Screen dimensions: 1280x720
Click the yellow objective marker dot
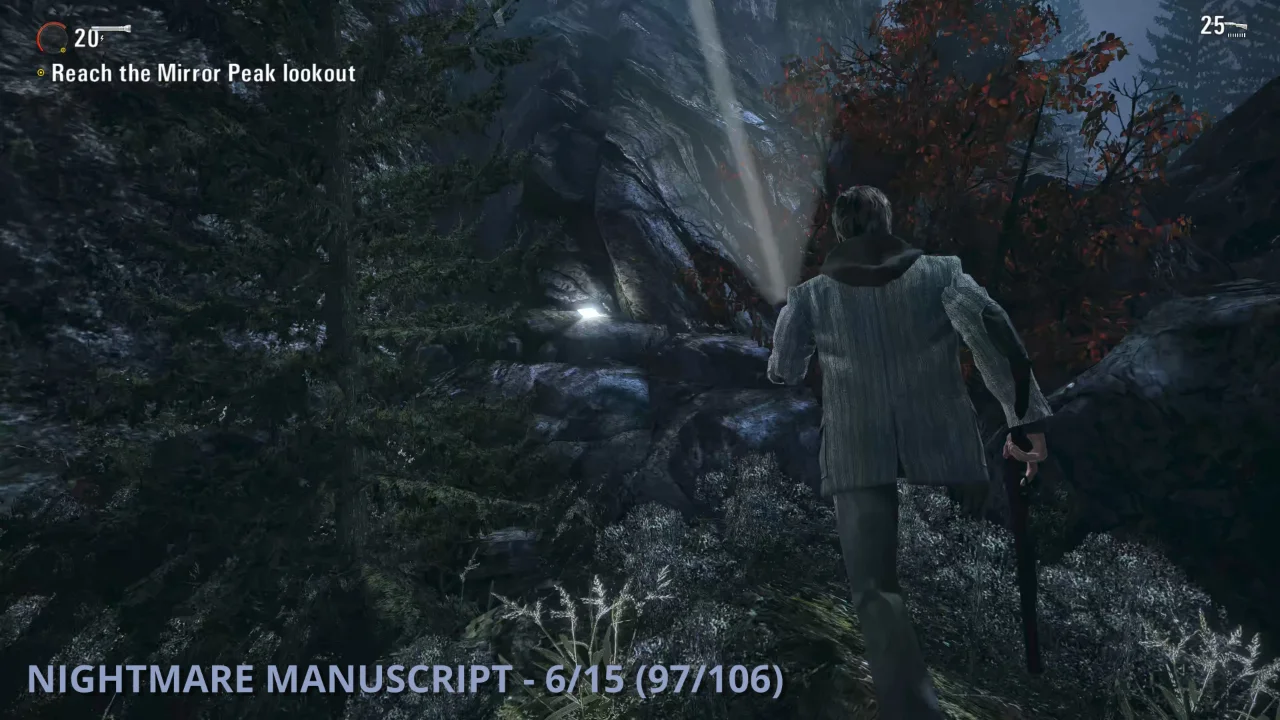click(41, 73)
